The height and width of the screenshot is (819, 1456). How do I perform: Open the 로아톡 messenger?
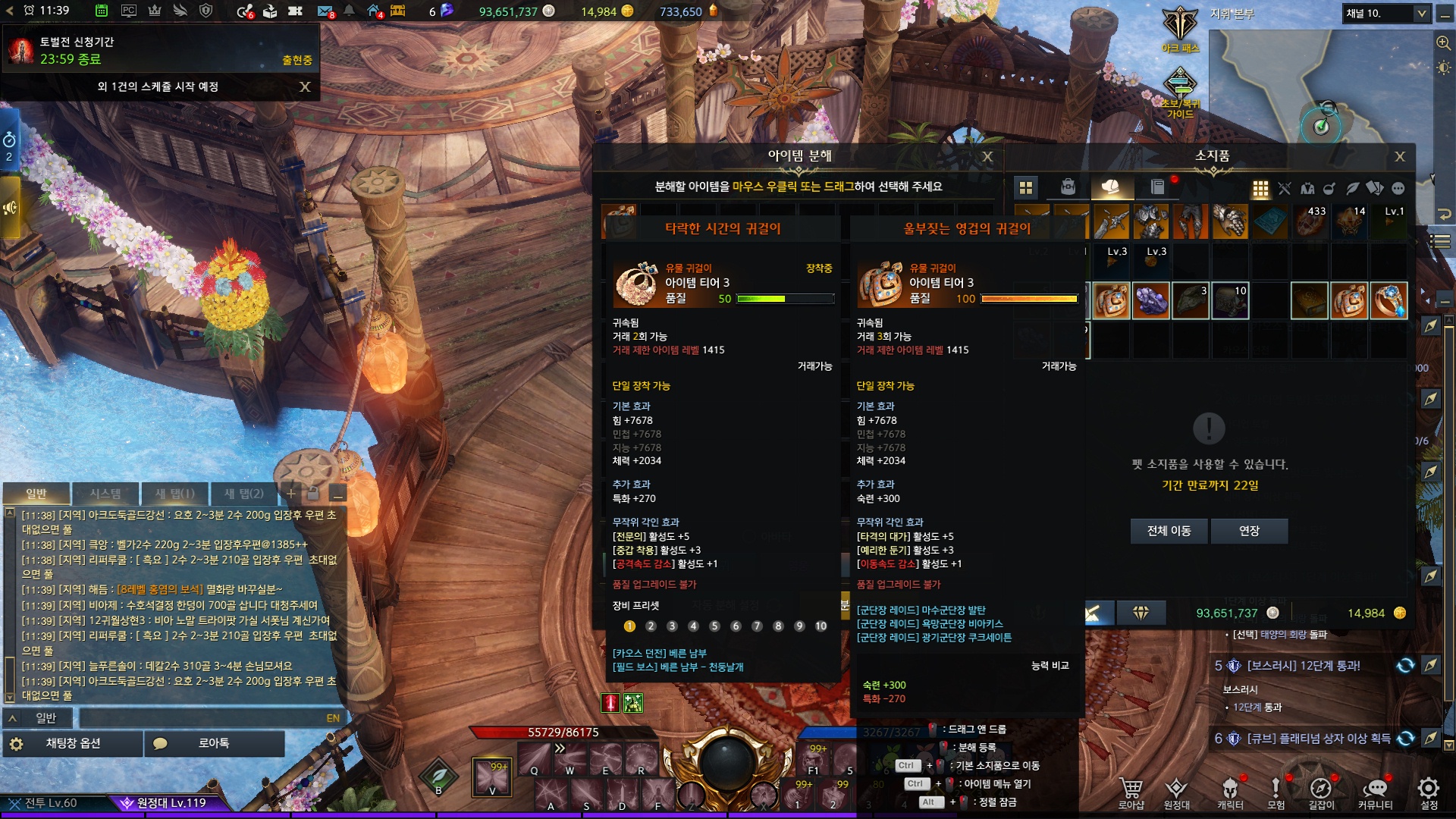point(213,743)
